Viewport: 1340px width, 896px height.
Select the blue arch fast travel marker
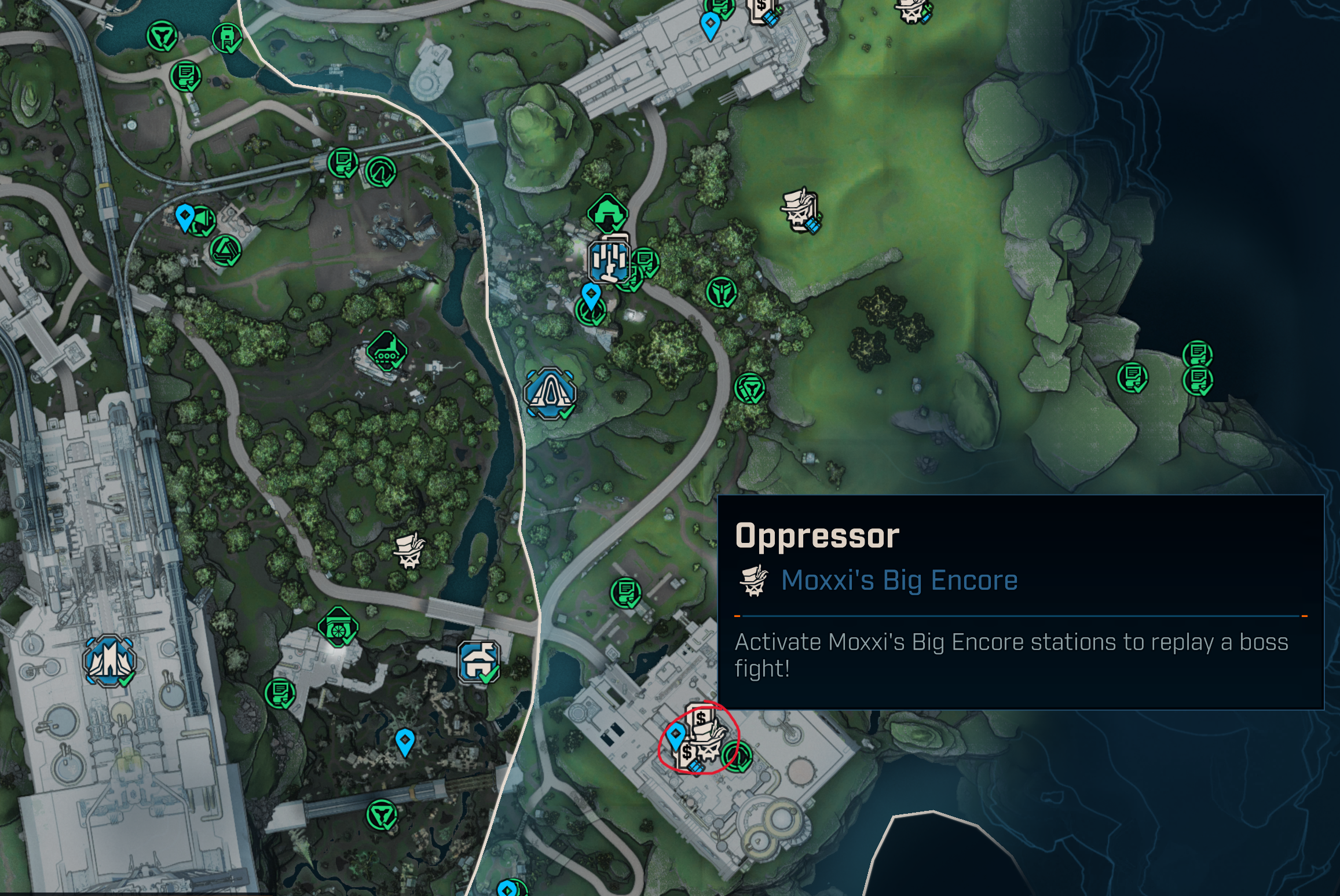click(550, 393)
